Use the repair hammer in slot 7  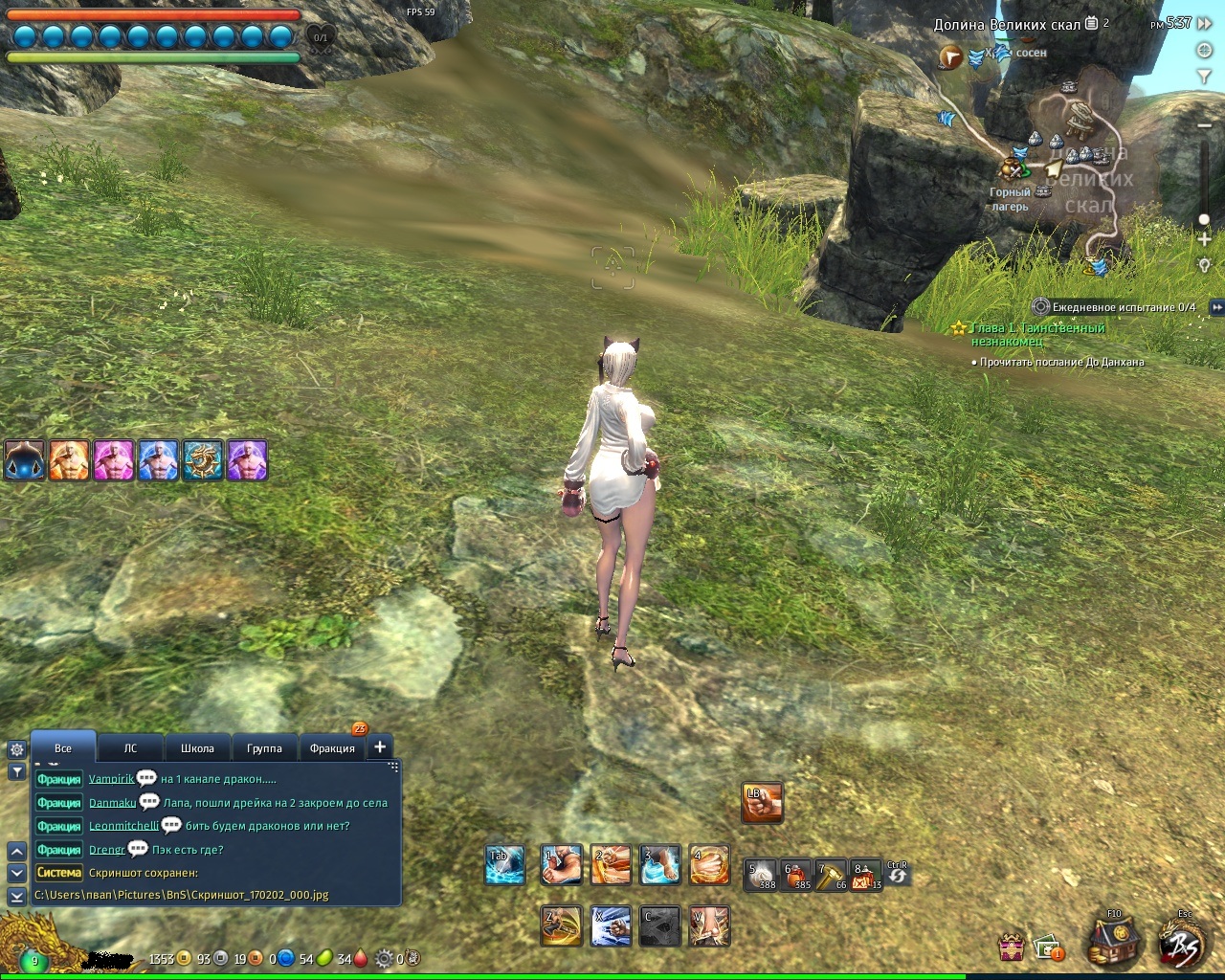tap(831, 875)
